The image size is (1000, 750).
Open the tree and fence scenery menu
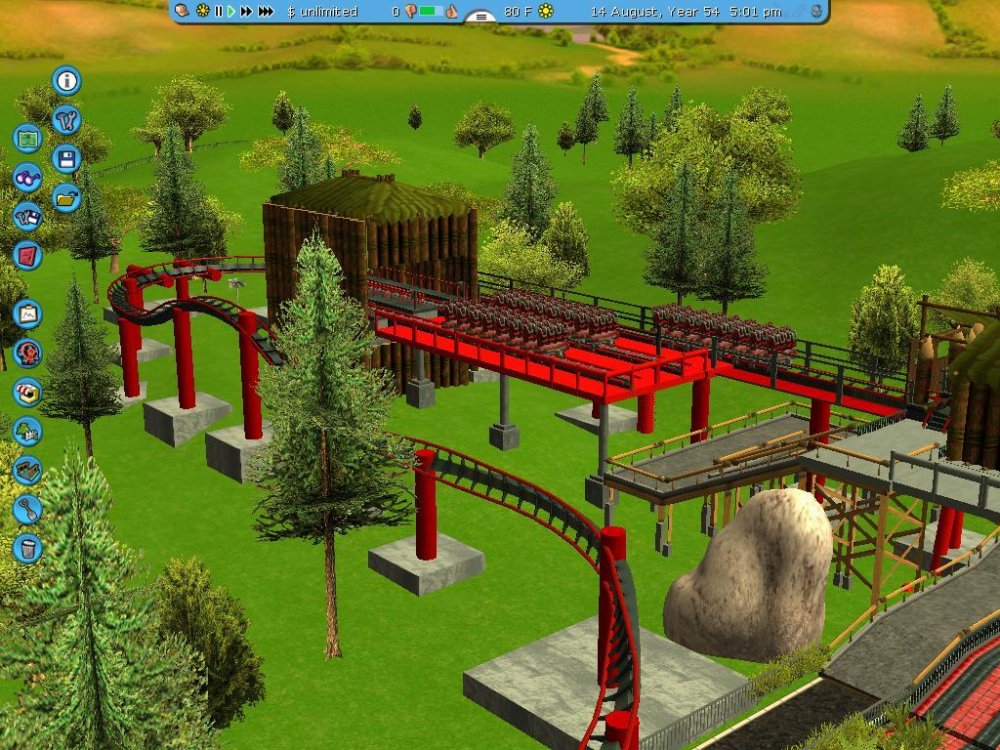[x=27, y=431]
